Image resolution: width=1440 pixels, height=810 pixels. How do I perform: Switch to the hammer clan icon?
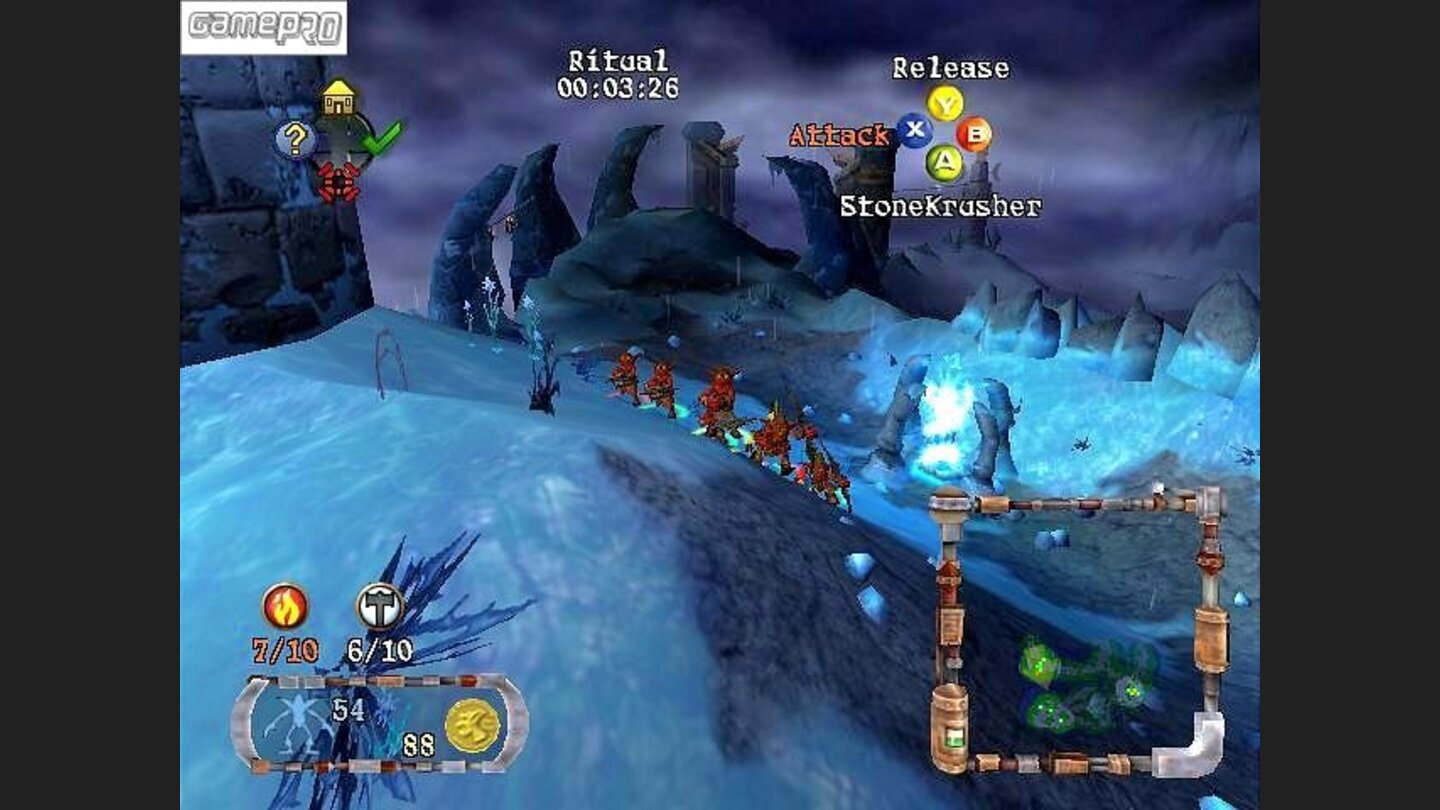click(x=381, y=606)
